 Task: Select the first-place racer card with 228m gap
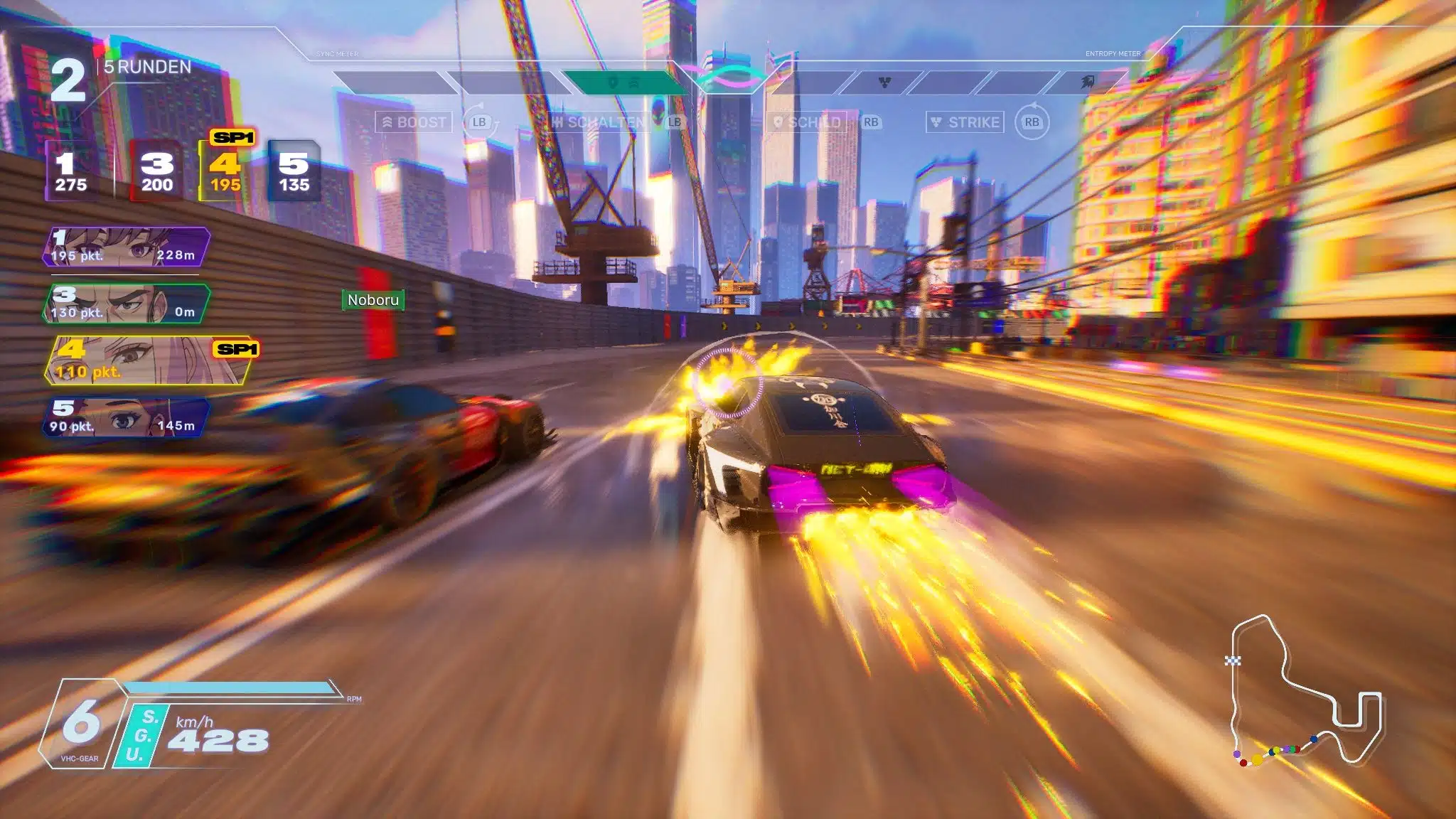point(127,247)
